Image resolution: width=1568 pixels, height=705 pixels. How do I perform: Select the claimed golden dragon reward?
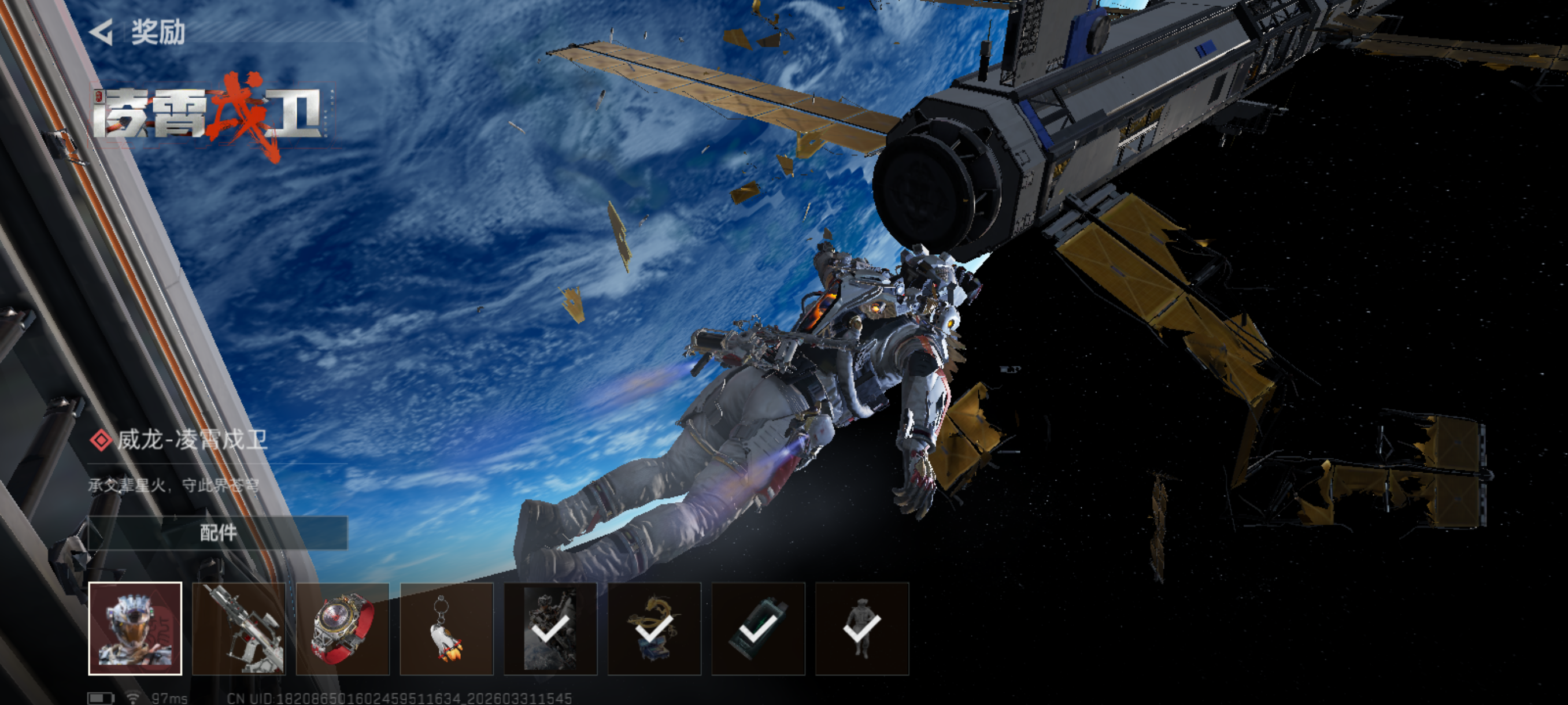tap(654, 628)
